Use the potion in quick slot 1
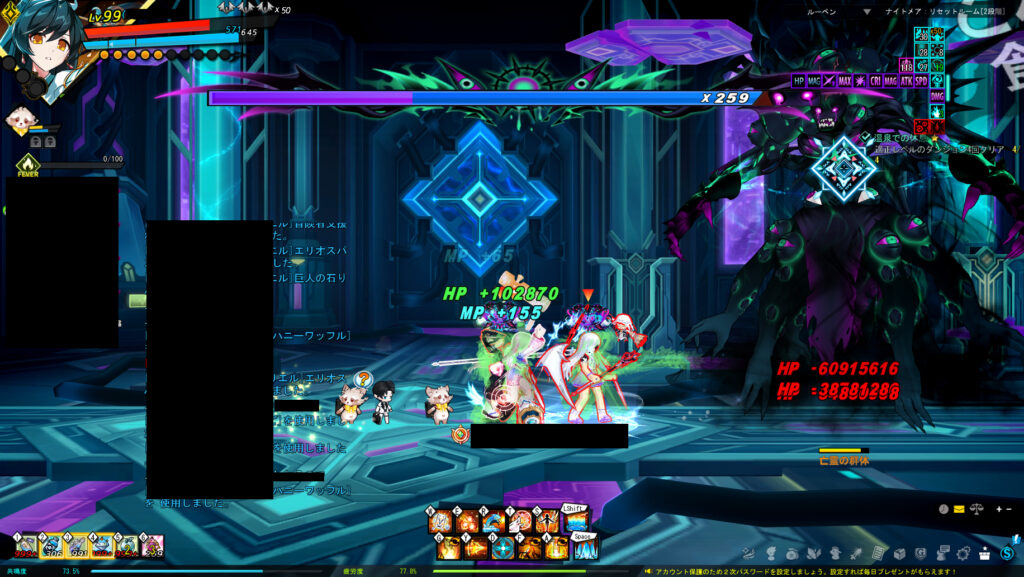The width and height of the screenshot is (1024, 577). [27, 546]
